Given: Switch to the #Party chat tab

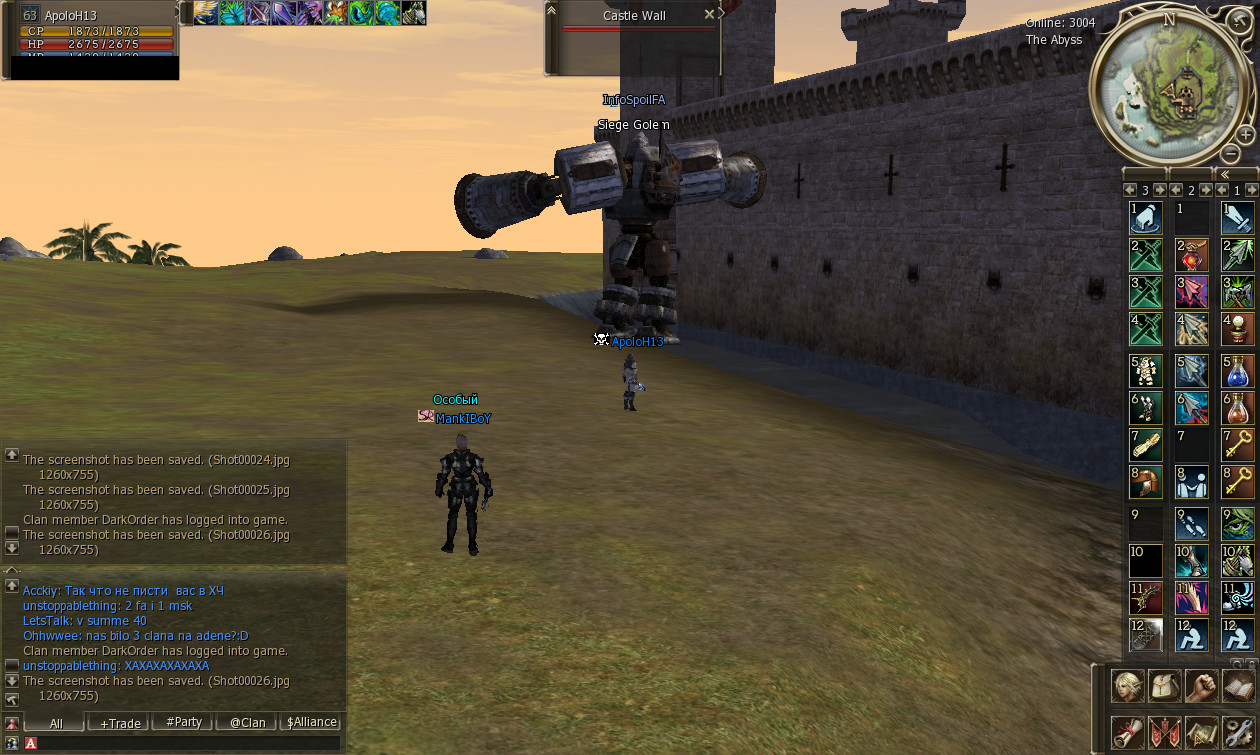Looking at the screenshot, I should pyautogui.click(x=184, y=722).
